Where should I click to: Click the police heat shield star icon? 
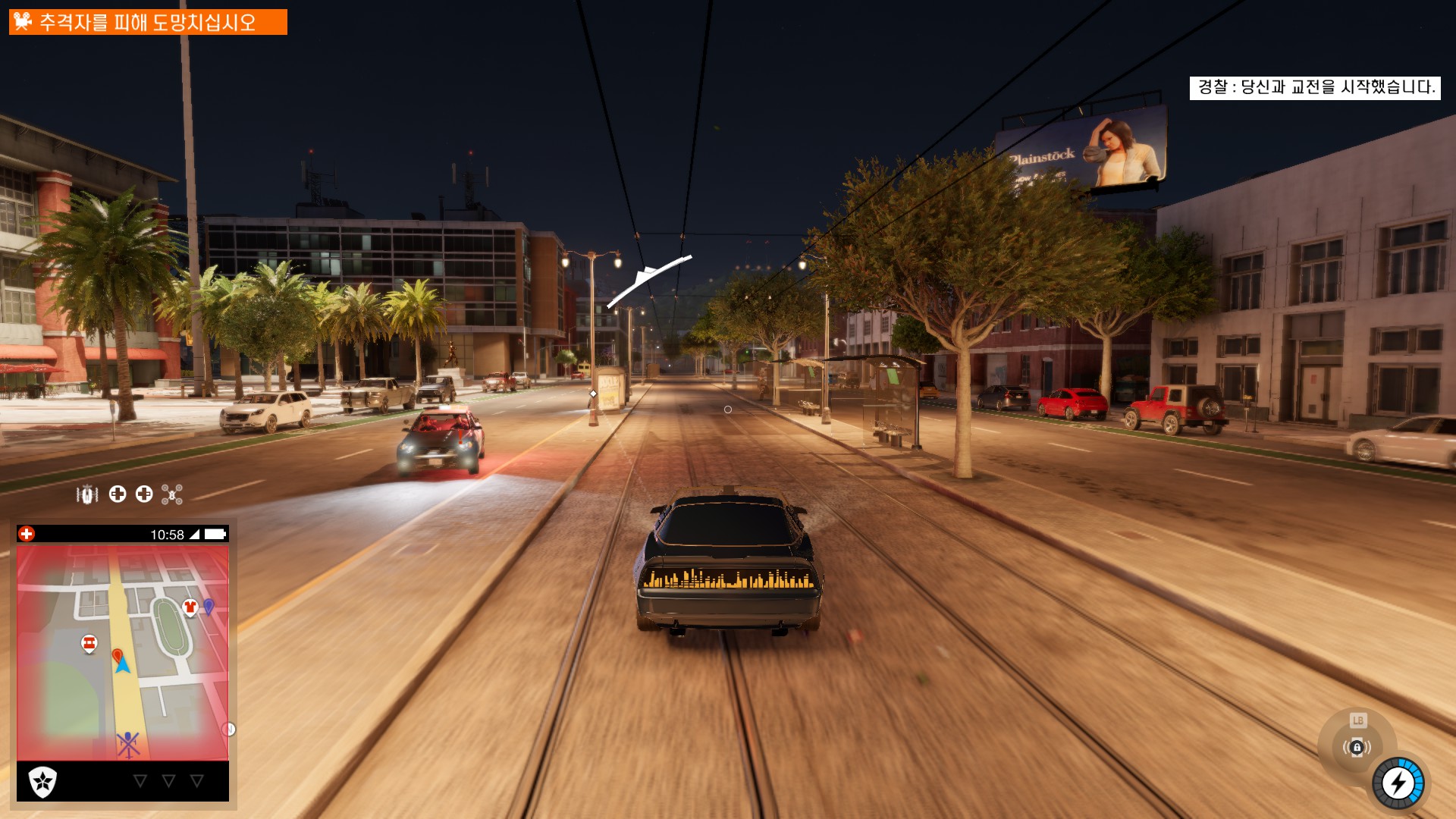42,781
